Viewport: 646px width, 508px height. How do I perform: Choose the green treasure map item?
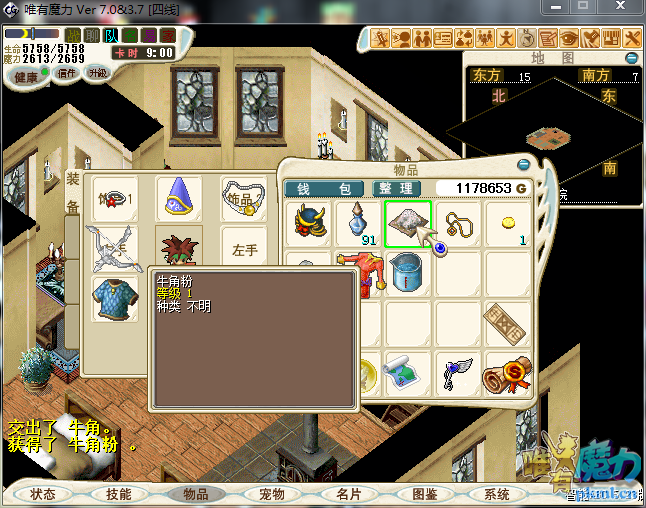(x=407, y=373)
